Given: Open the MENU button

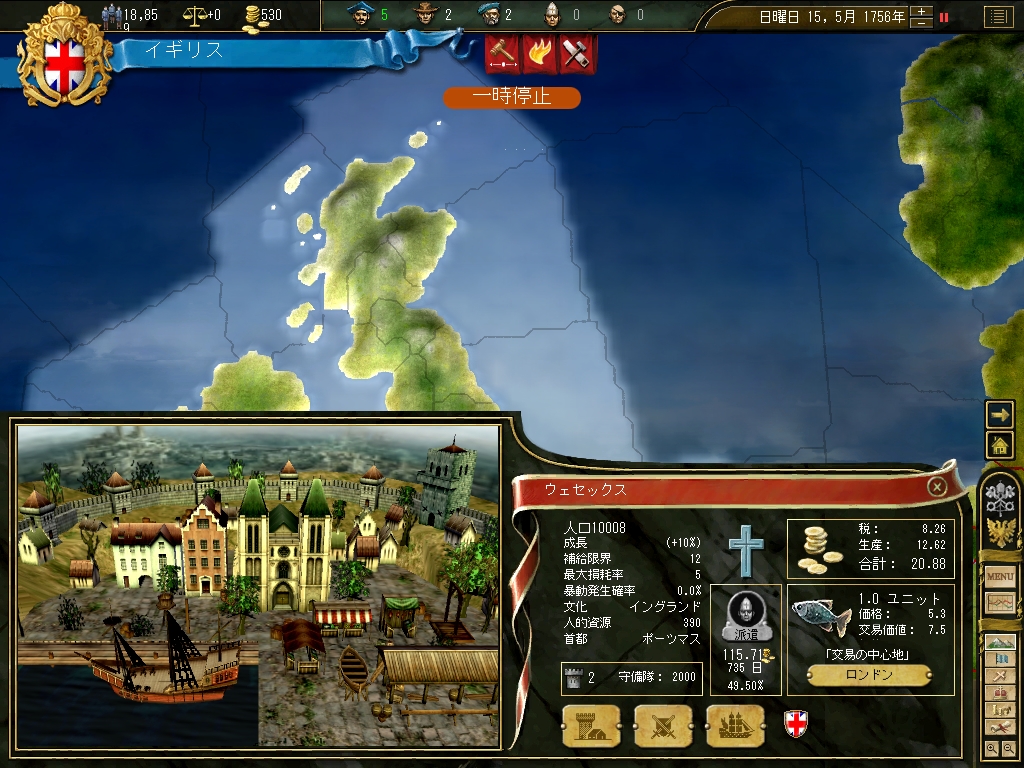Looking at the screenshot, I should coord(1000,577).
